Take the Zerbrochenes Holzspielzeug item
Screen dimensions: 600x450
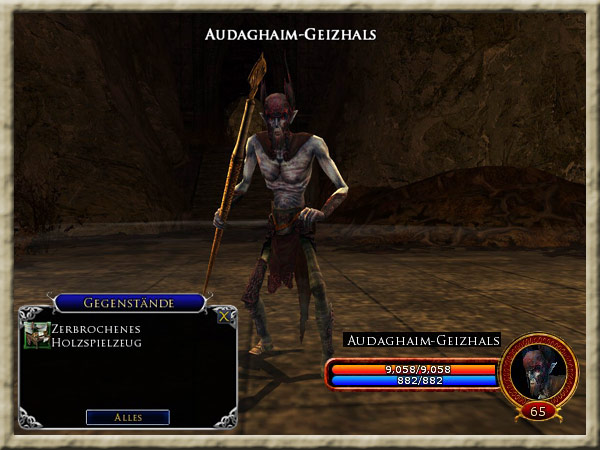[38, 335]
